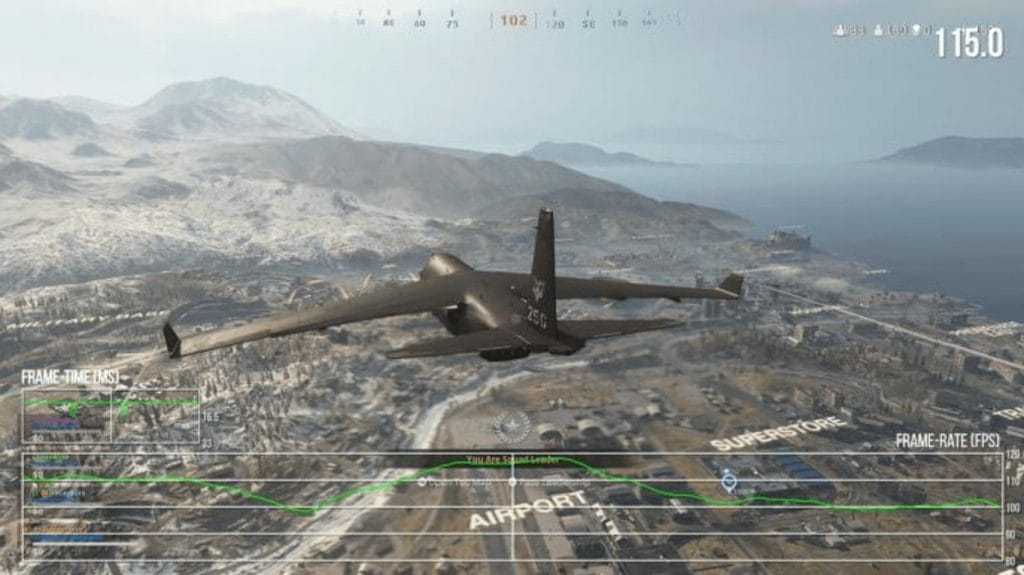Click the Frame-Rate graph overlay
This screenshot has height=575, width=1024.
[x=510, y=506]
